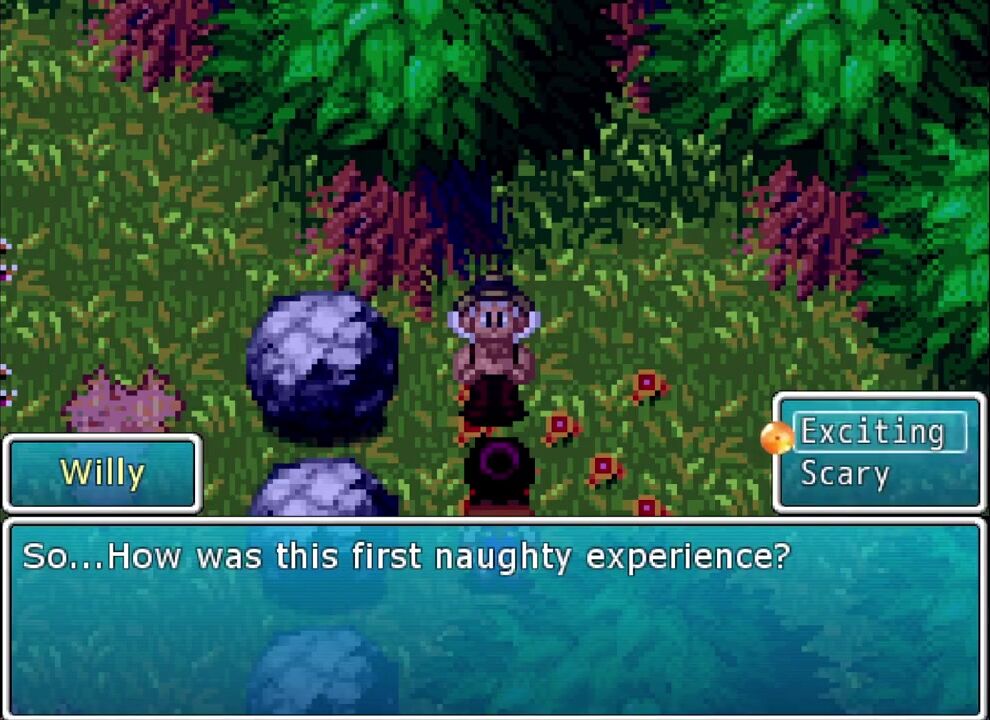Select the "Scary" dialogue option
990x720 pixels.
point(845,474)
